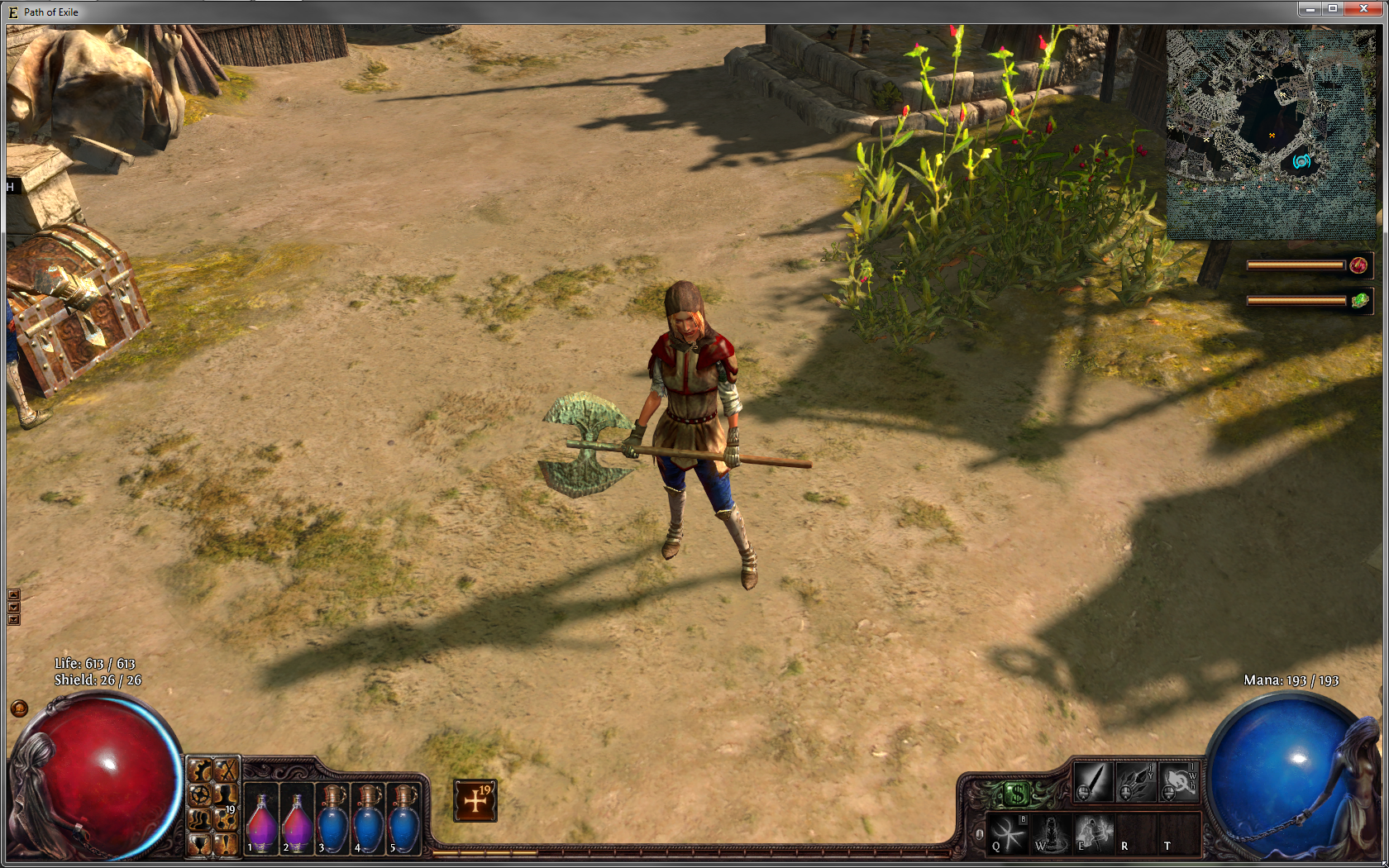The image size is (1389, 868).
Task: Select the multi-arrow skill icon
Action: click(1135, 781)
